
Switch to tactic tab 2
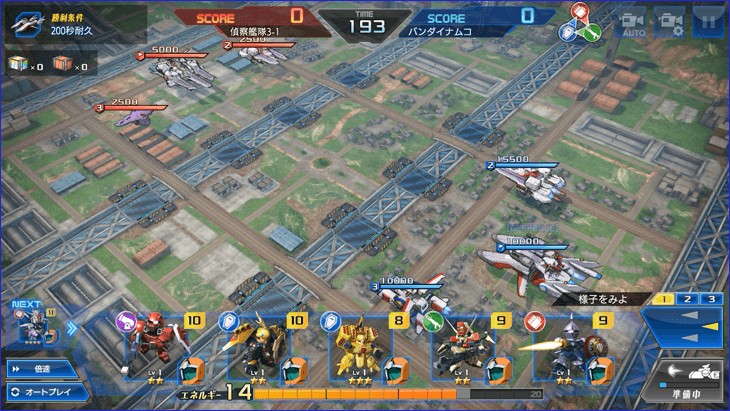coord(687,299)
